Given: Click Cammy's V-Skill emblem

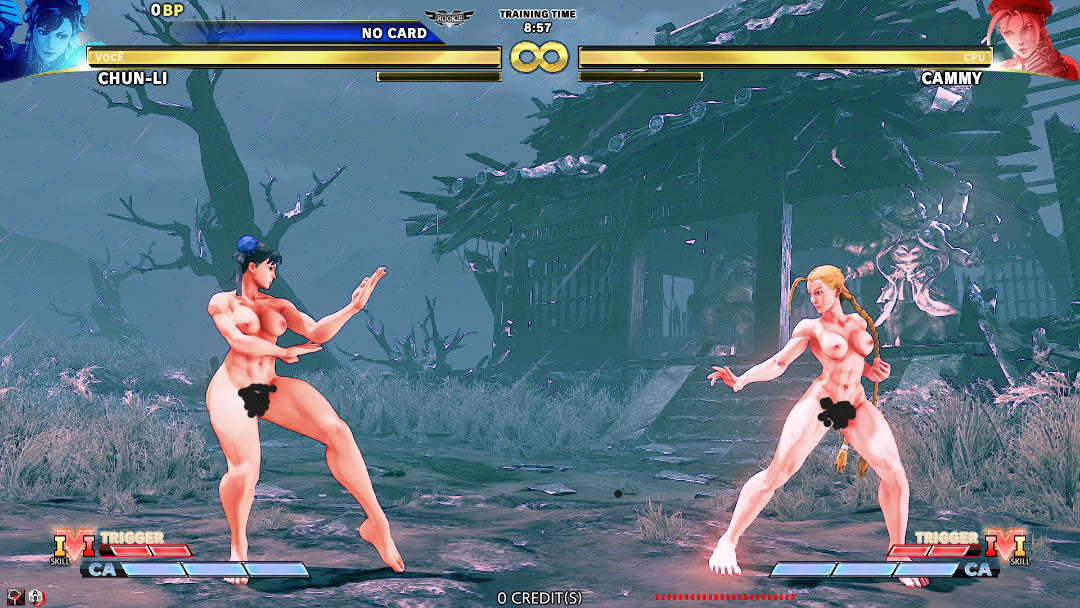Looking at the screenshot, I should point(1007,547).
